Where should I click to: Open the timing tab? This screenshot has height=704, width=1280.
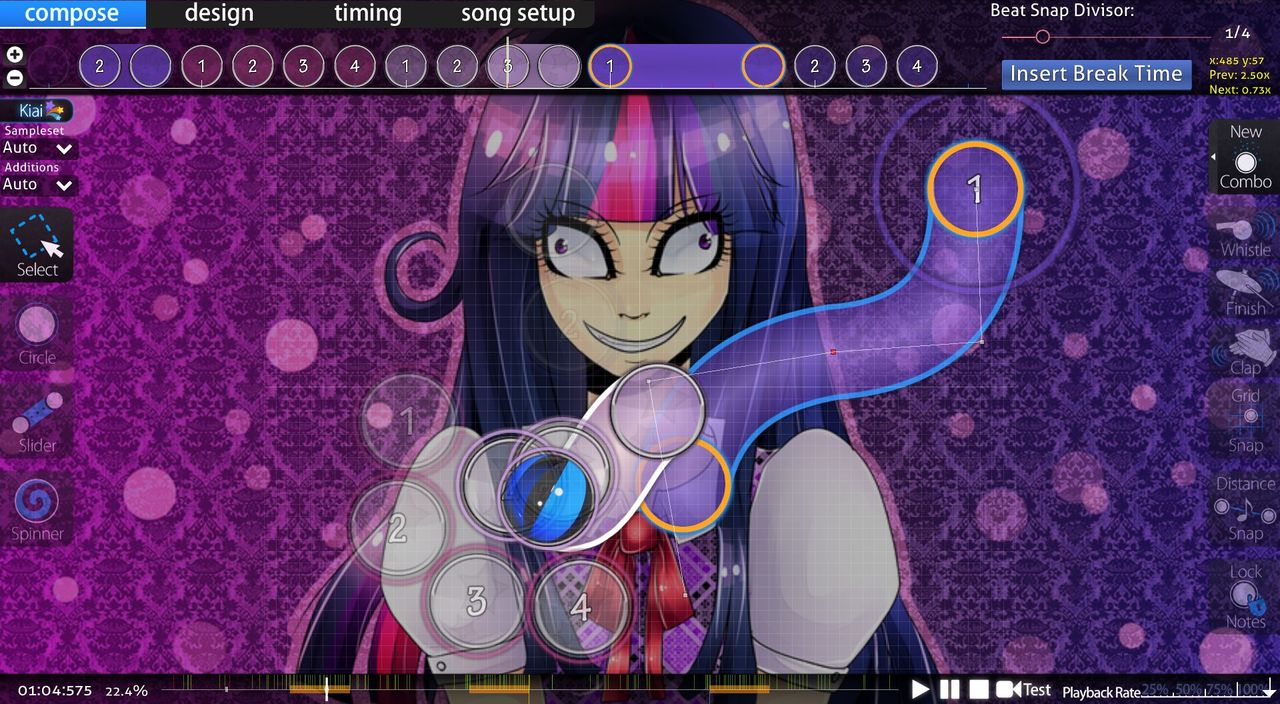(x=367, y=14)
